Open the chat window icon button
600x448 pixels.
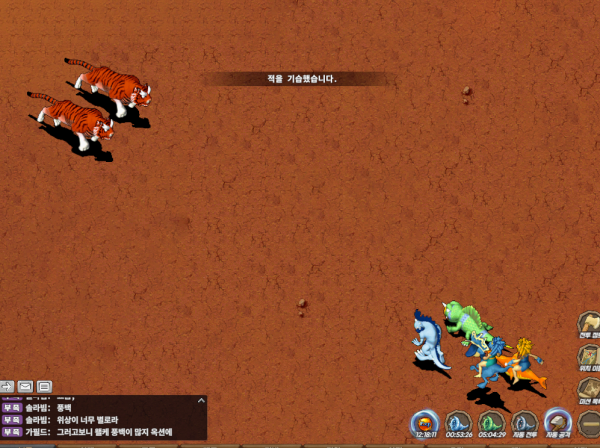click(44, 386)
